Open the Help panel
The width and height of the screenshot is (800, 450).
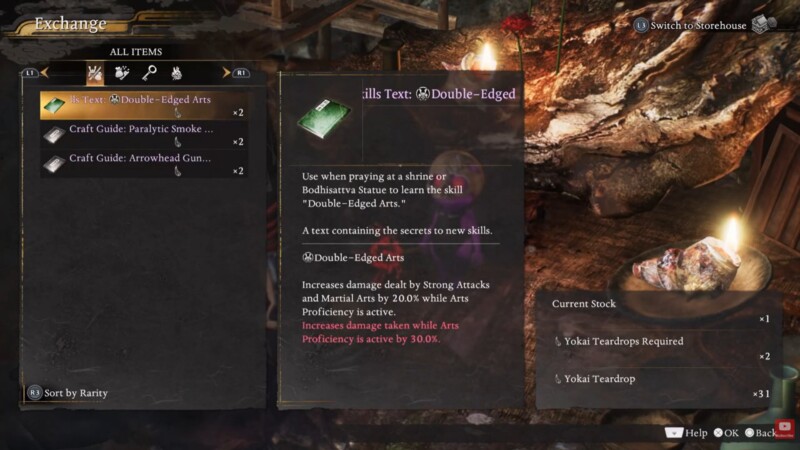686,432
